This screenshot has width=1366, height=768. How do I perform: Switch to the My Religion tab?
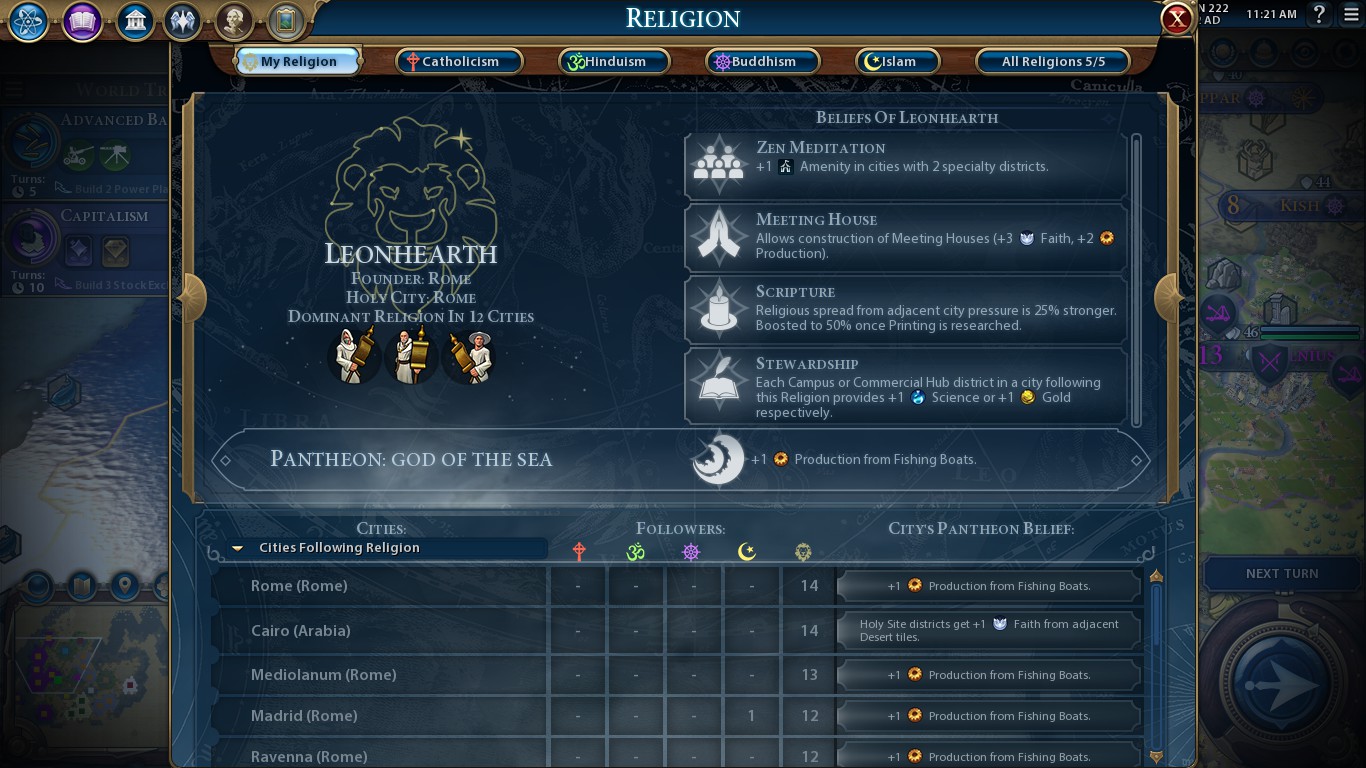click(297, 62)
